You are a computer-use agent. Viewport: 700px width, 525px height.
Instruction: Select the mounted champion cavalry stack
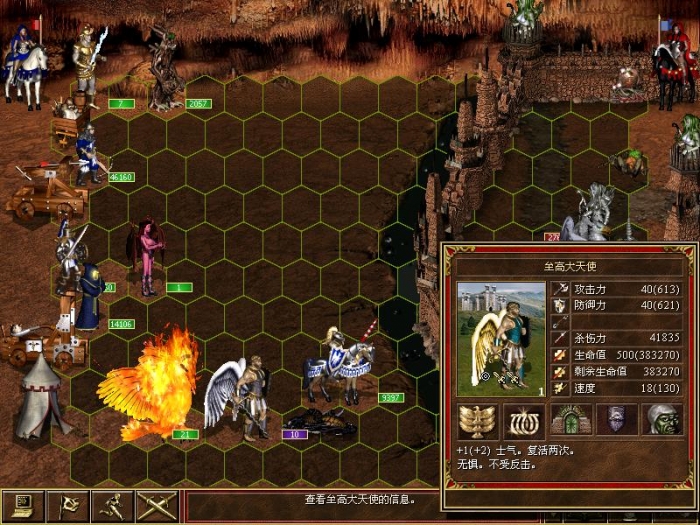(x=345, y=365)
